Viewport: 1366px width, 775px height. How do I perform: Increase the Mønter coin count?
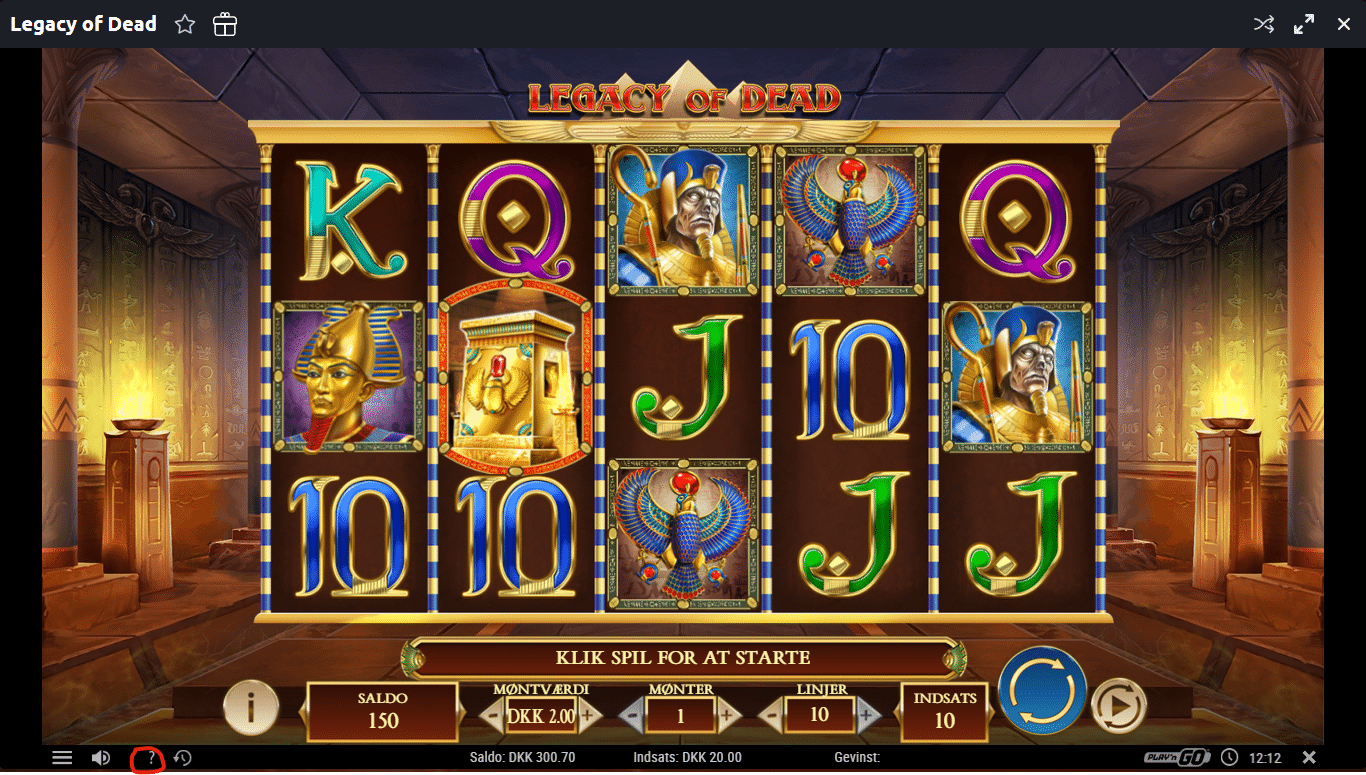728,715
